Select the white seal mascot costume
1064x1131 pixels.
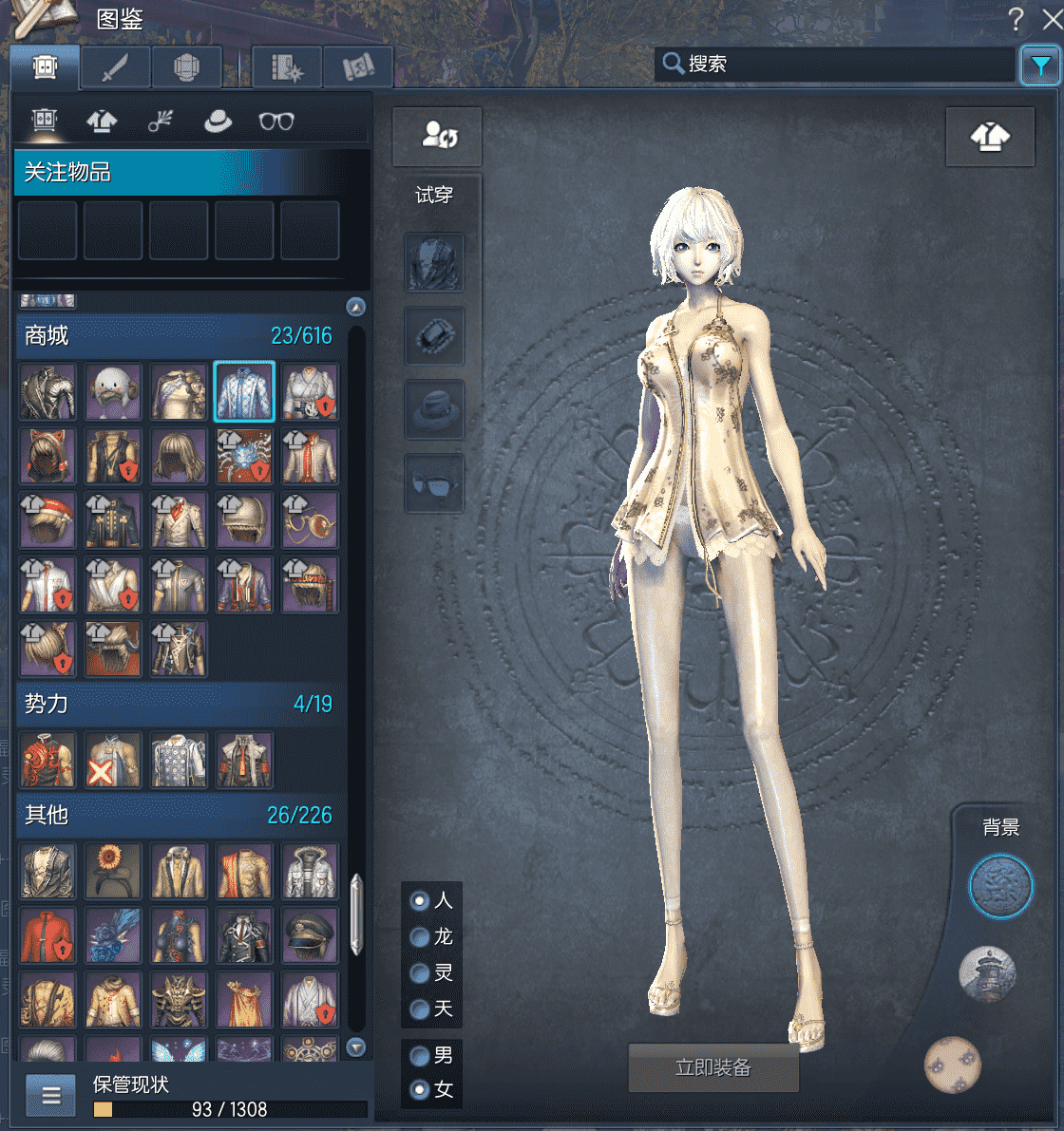click(113, 391)
